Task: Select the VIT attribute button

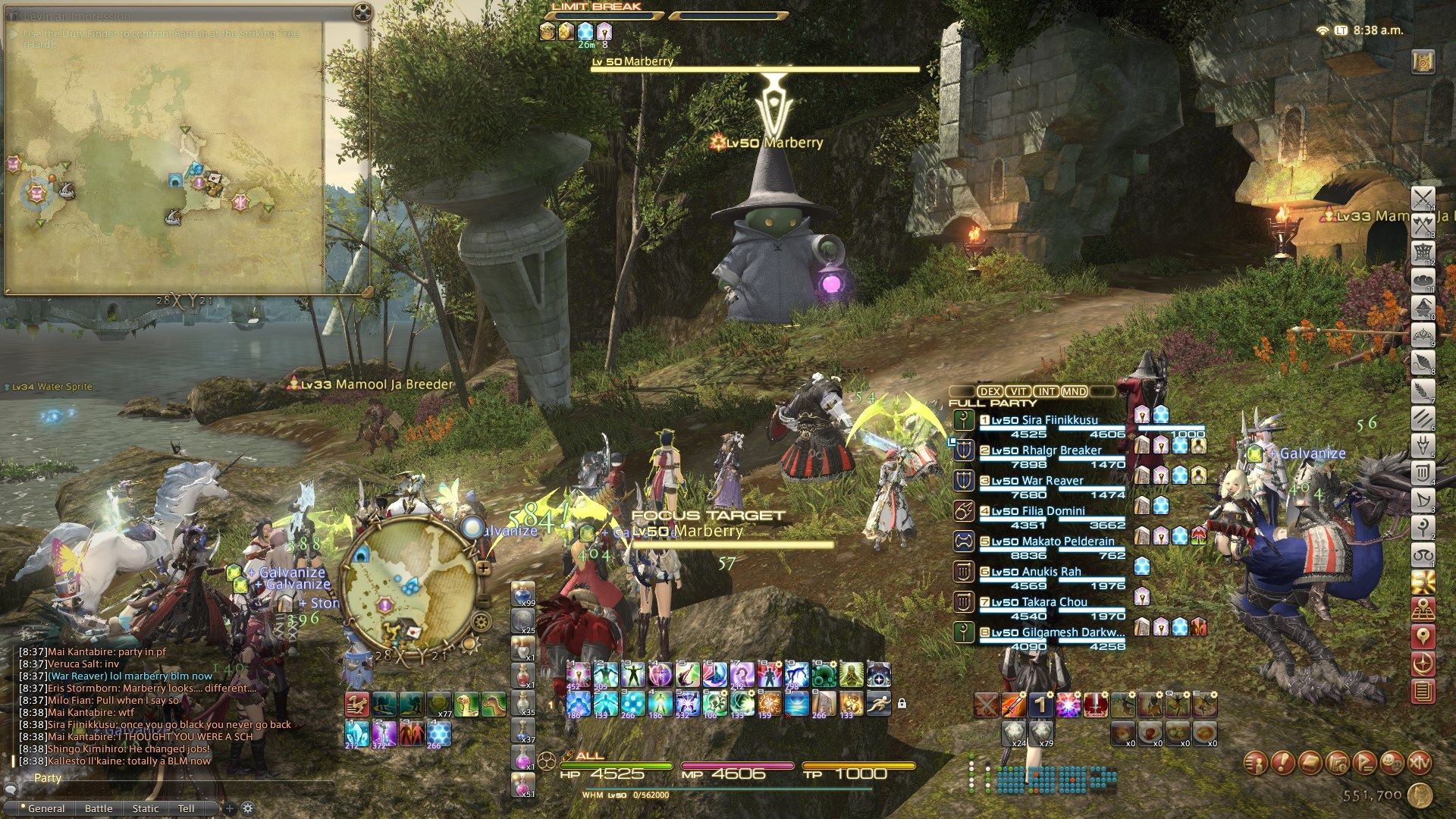Action: point(1018,391)
